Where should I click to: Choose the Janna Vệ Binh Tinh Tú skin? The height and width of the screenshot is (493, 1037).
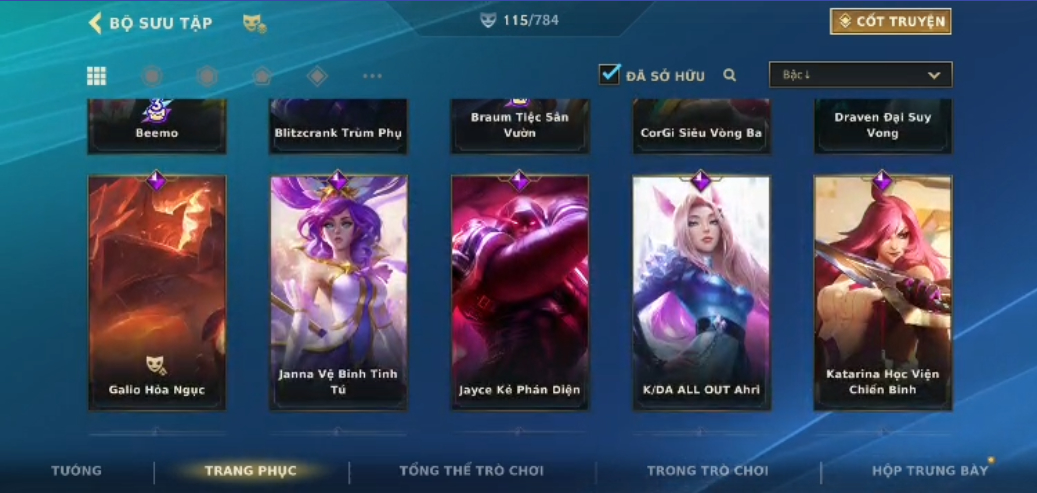click(338, 292)
